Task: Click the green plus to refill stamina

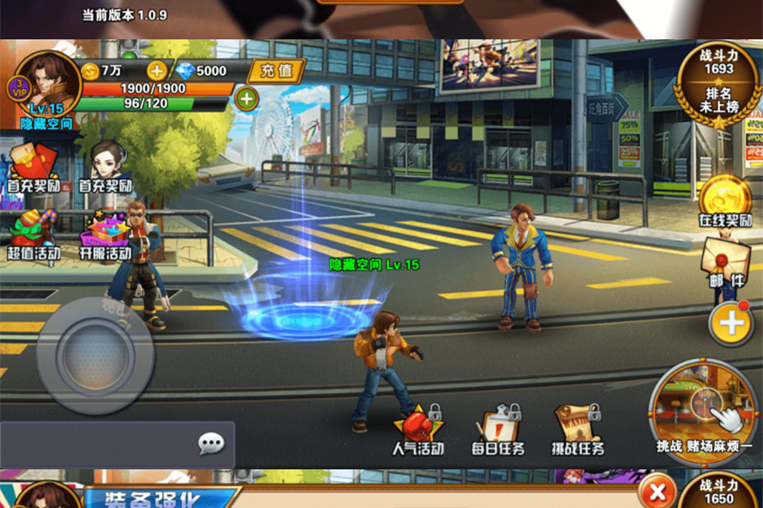Action: (246, 98)
